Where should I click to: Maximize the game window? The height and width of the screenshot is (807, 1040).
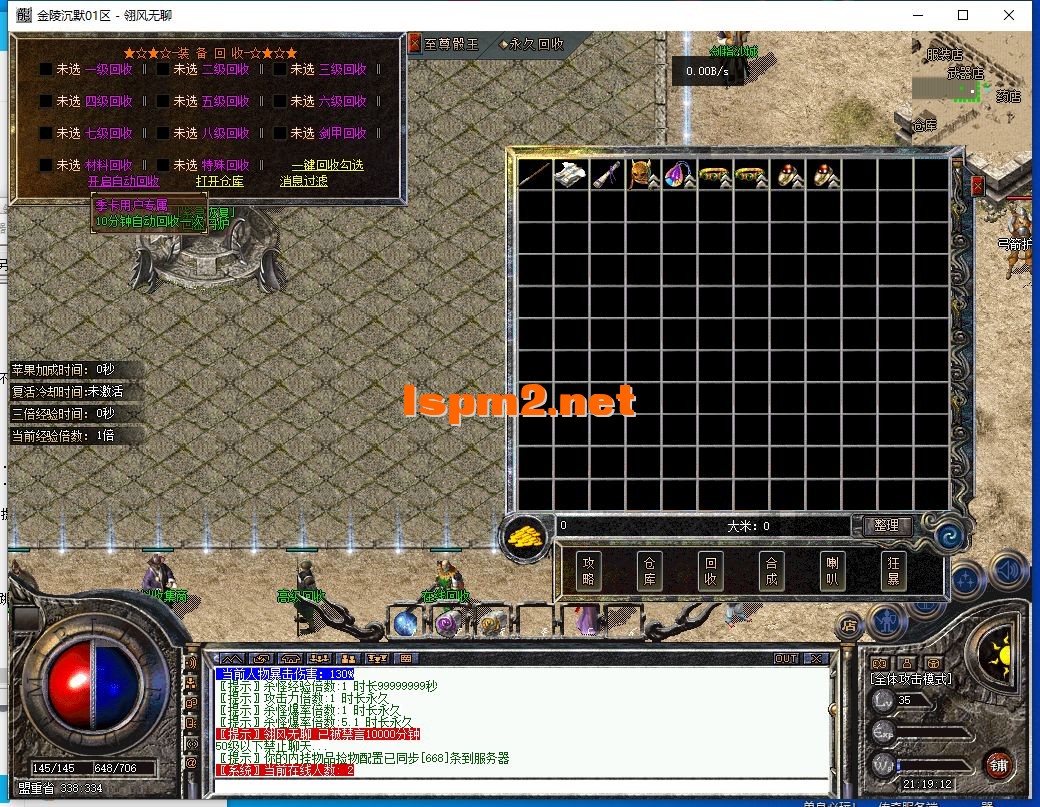(963, 15)
